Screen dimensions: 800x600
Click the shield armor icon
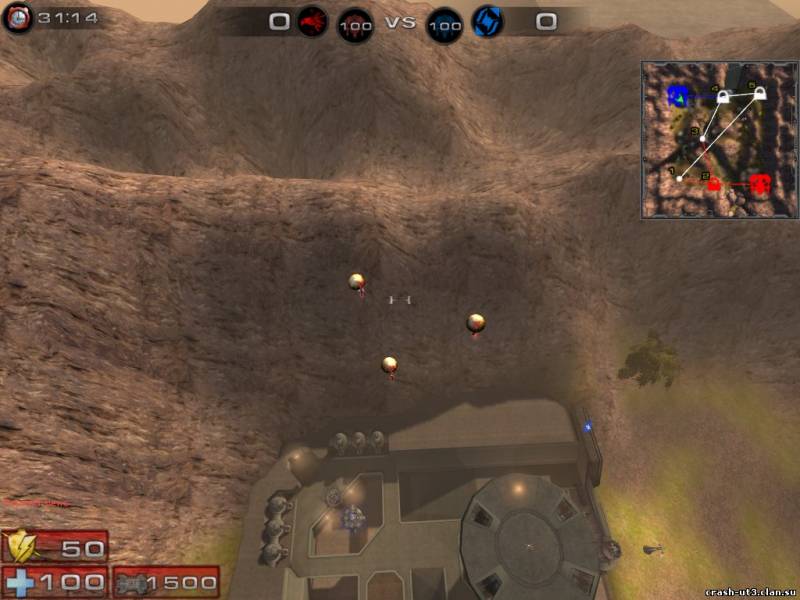click(x=22, y=546)
